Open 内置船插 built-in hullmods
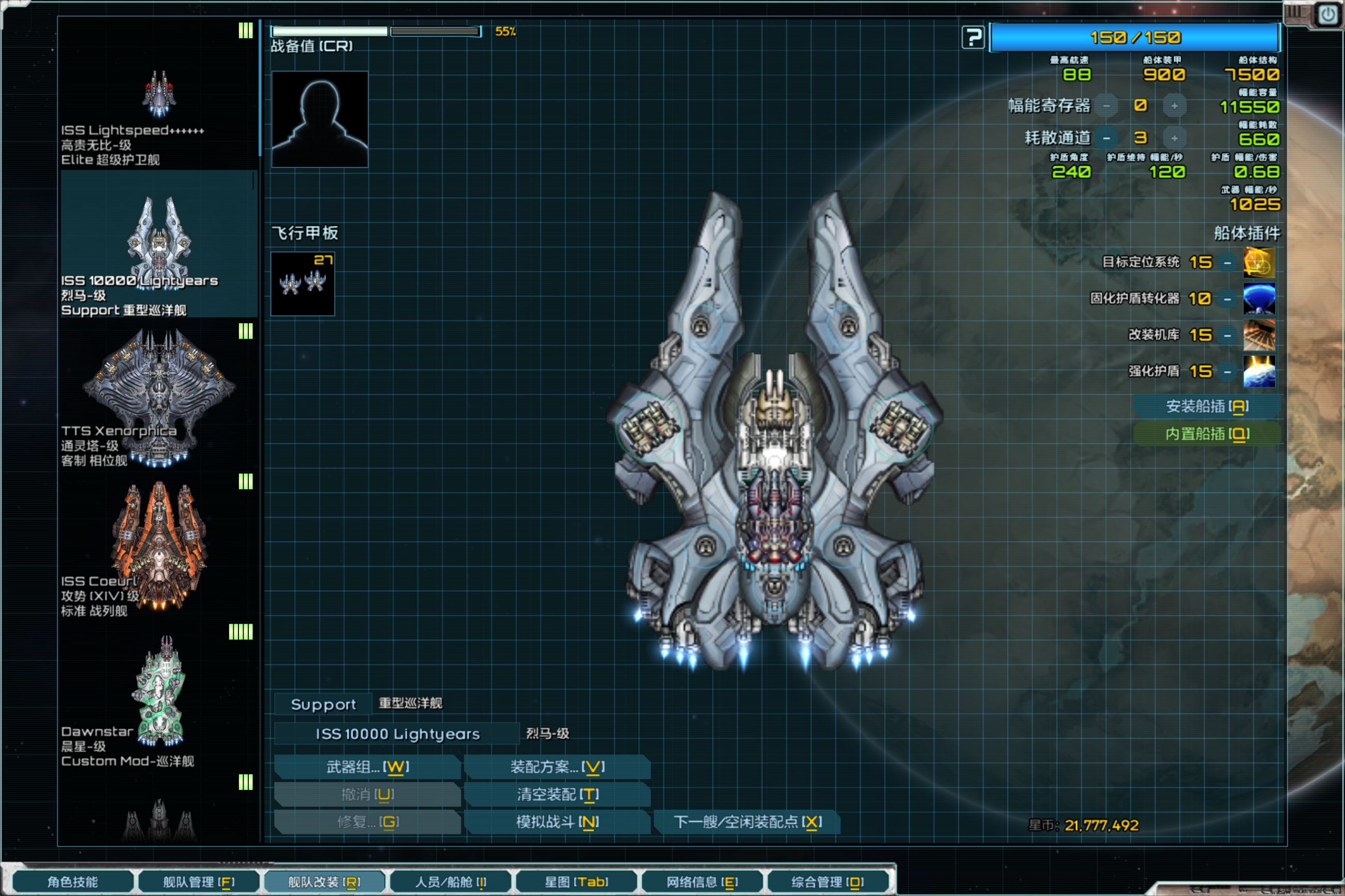The width and height of the screenshot is (1345, 896). click(1207, 434)
